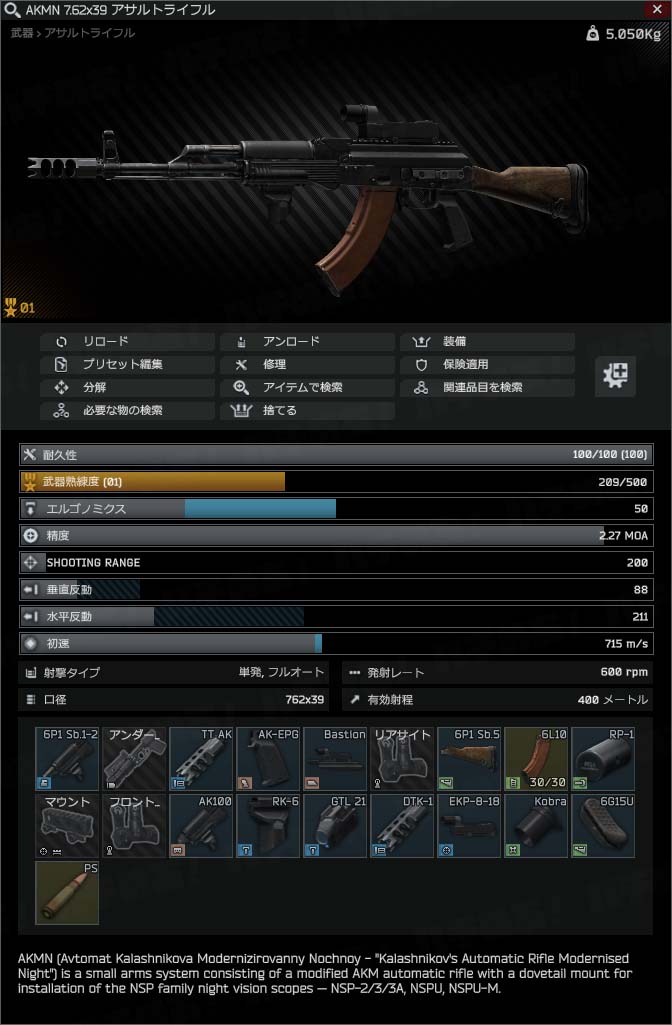
Task: Open 関連品目を検索 related items search
Action: (487, 387)
